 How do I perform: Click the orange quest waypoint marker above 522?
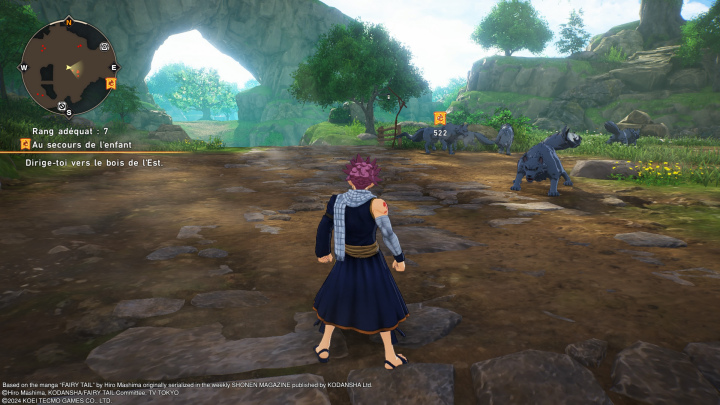(x=440, y=118)
